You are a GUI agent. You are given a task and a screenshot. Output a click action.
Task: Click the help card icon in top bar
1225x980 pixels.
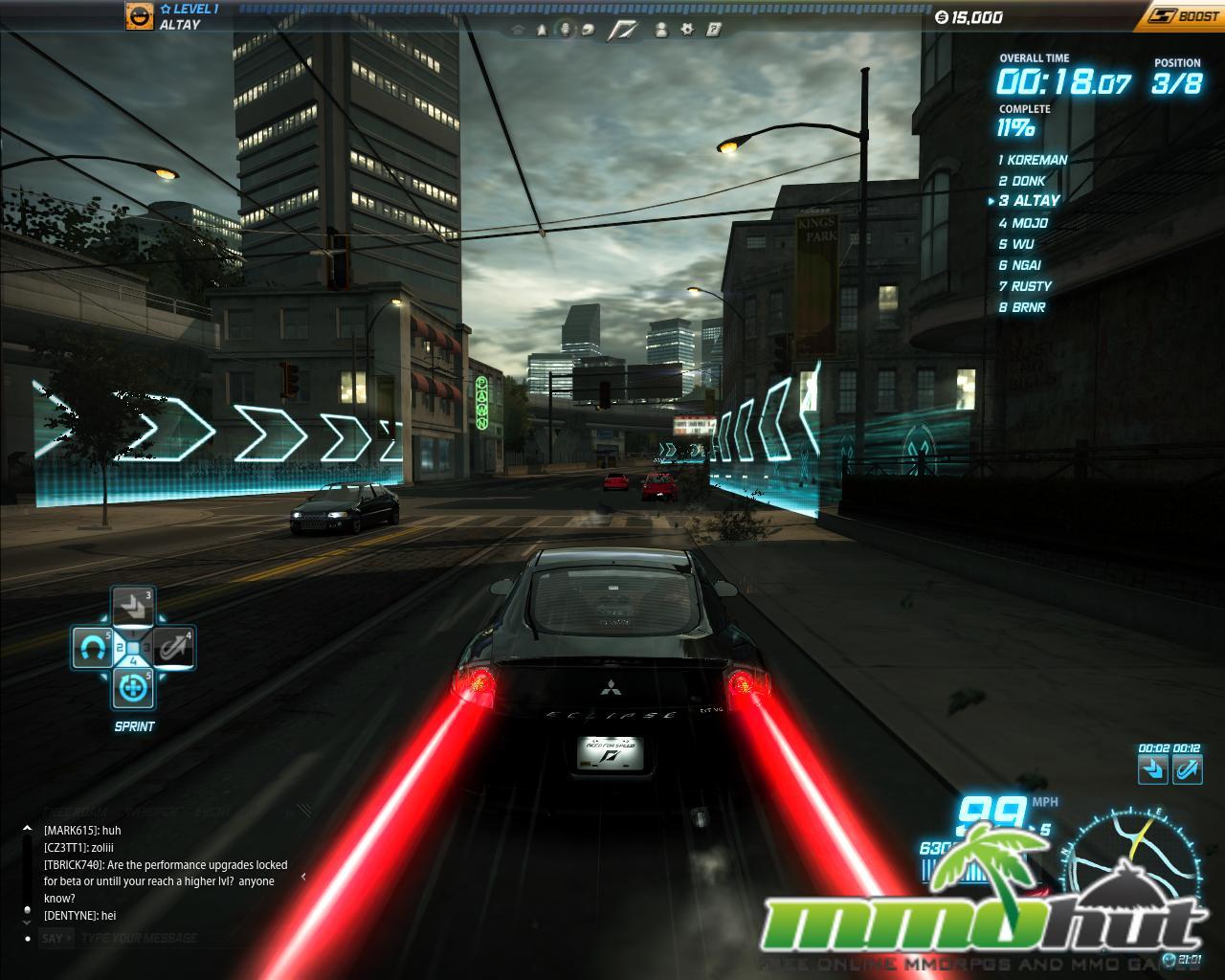click(x=713, y=30)
